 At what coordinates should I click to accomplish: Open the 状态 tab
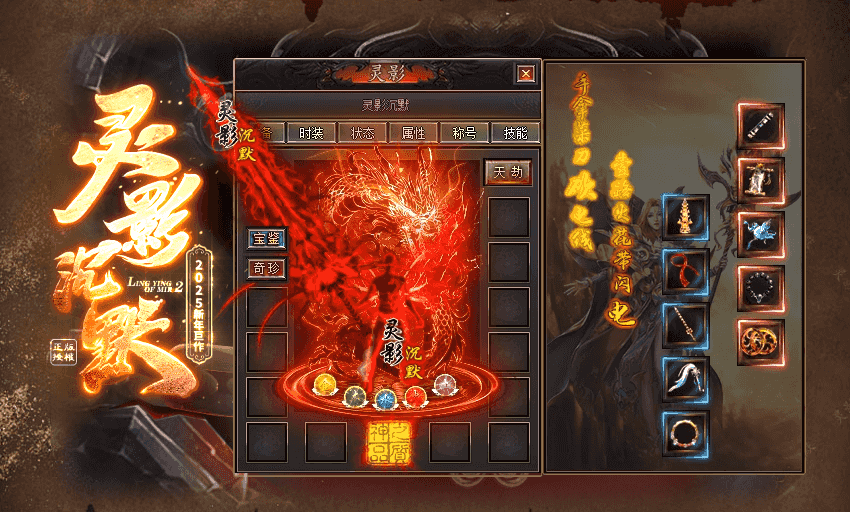363,132
